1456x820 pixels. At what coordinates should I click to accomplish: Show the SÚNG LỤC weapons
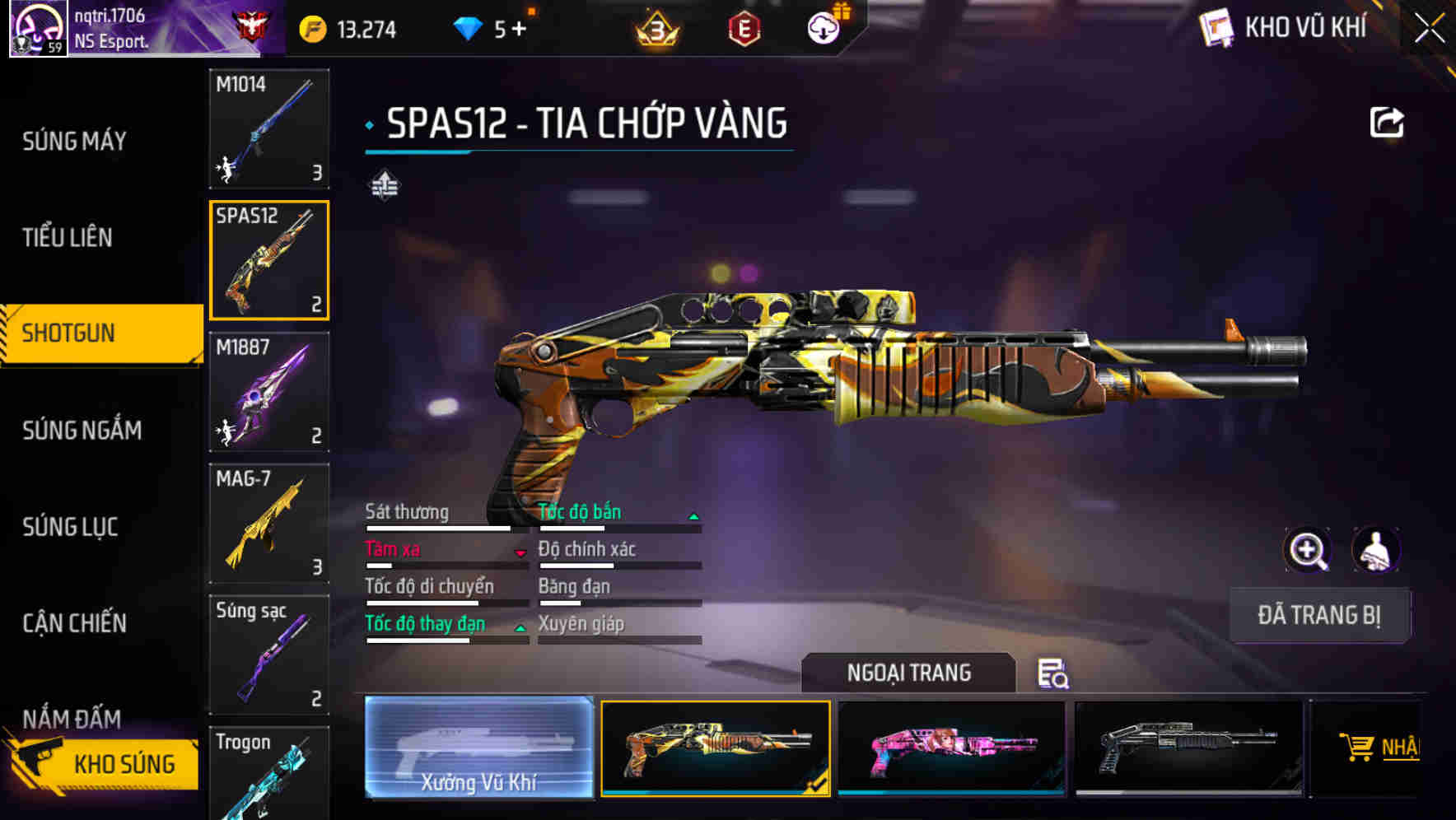click(70, 527)
